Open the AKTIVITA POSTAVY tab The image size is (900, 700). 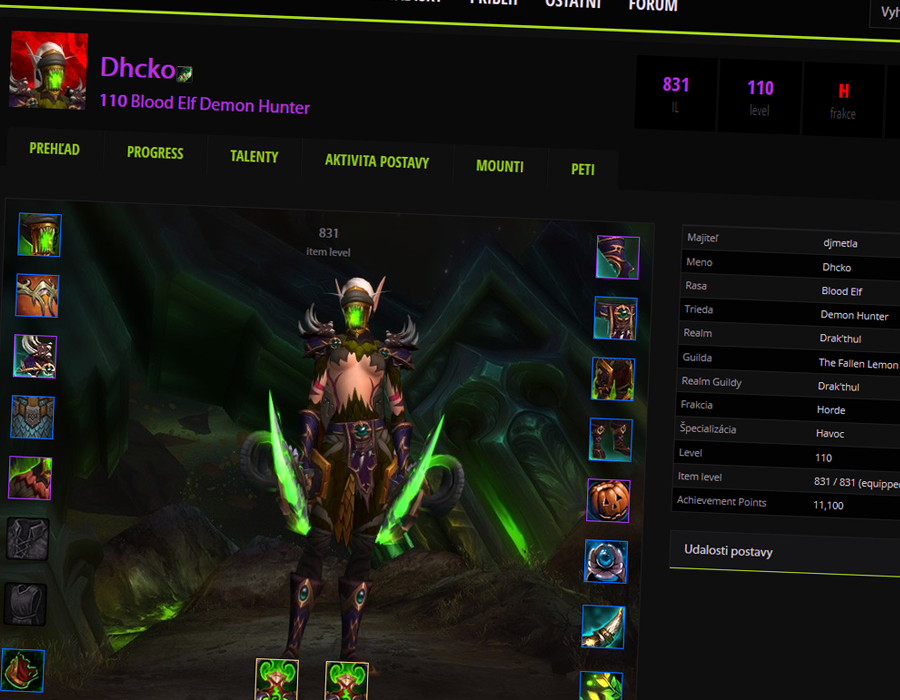377,161
